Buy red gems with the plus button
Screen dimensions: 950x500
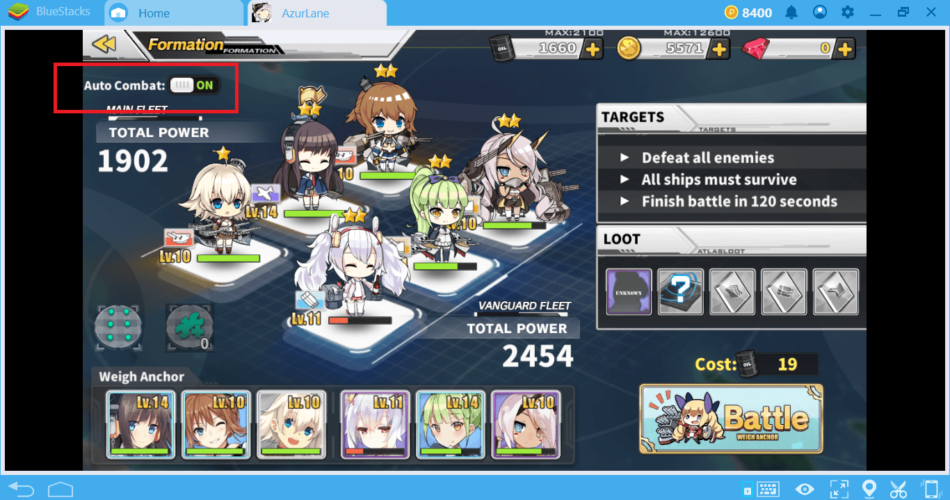click(x=845, y=48)
